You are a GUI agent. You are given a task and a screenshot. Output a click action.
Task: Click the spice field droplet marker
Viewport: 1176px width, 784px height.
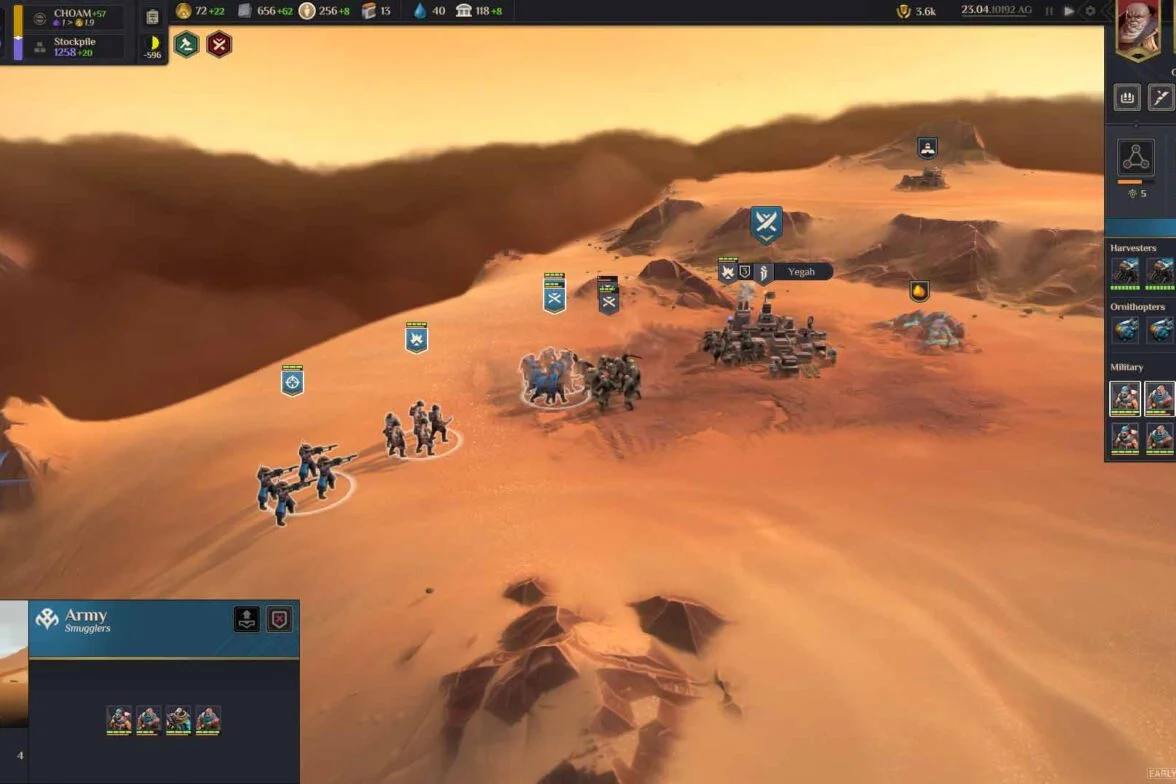point(919,291)
